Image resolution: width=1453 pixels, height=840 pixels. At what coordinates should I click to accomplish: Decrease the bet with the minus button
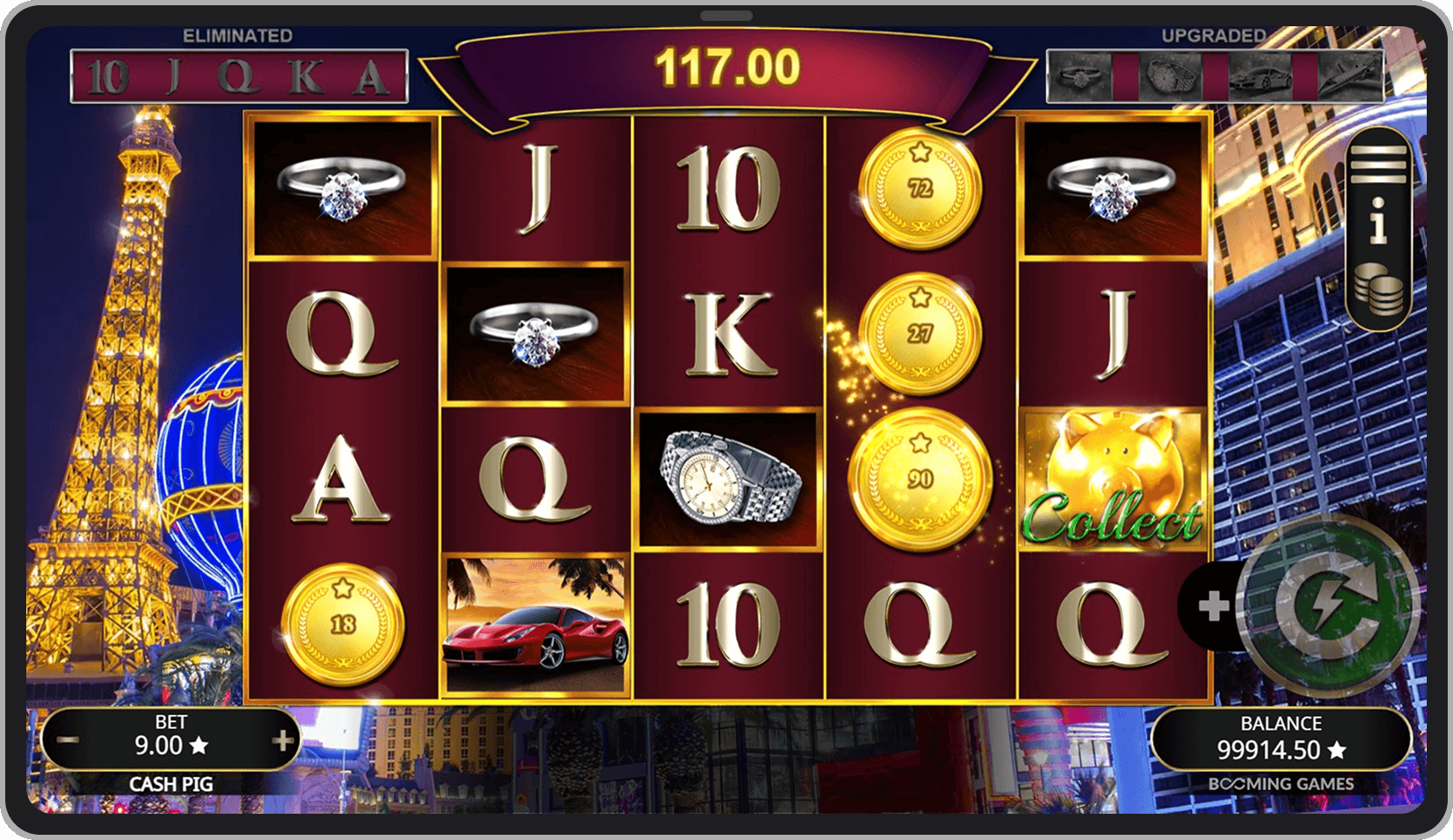tap(68, 742)
